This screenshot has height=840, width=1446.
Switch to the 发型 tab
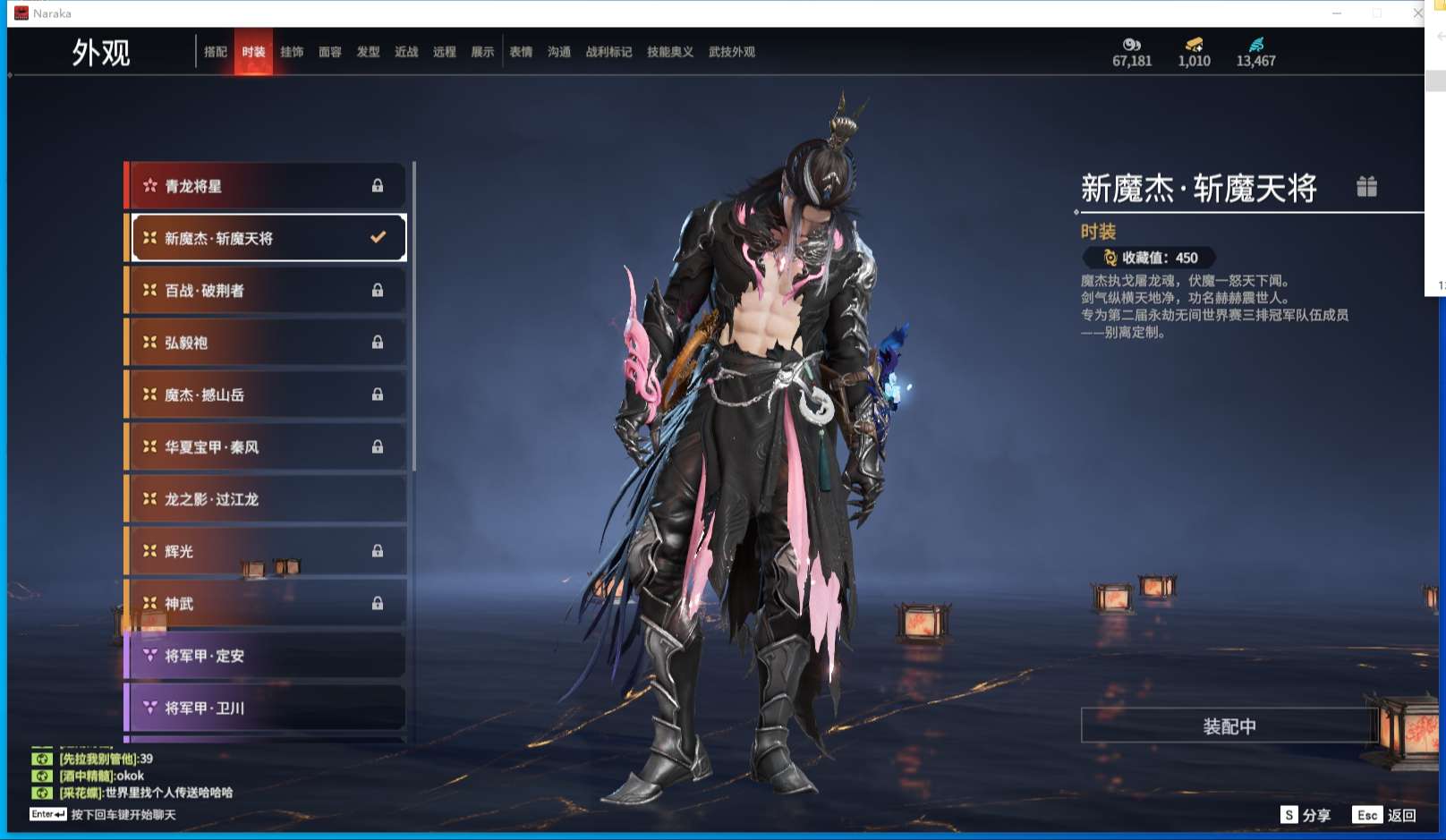click(368, 52)
